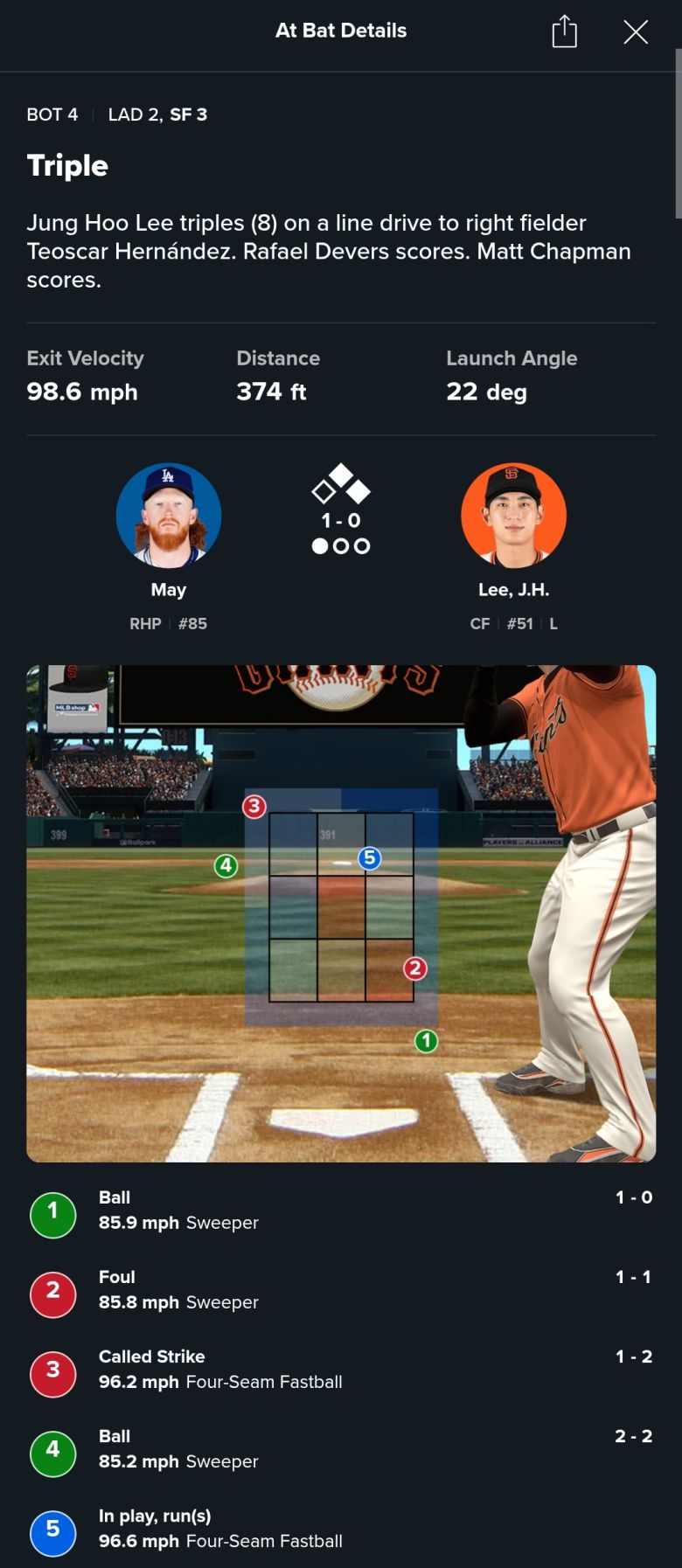Select pitch 5 in-play marker in zone
682x1568 pixels.
point(369,858)
